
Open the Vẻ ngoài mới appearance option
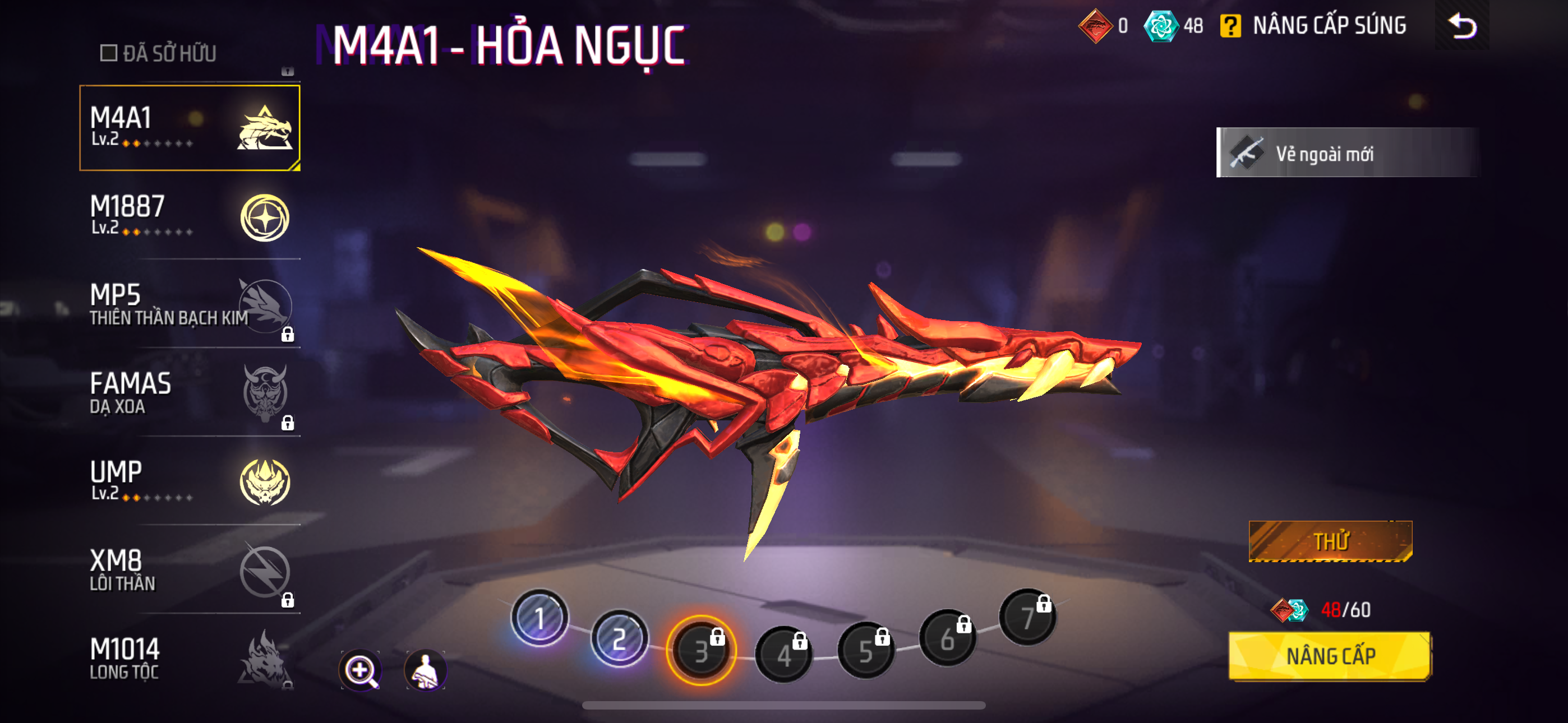(1346, 153)
